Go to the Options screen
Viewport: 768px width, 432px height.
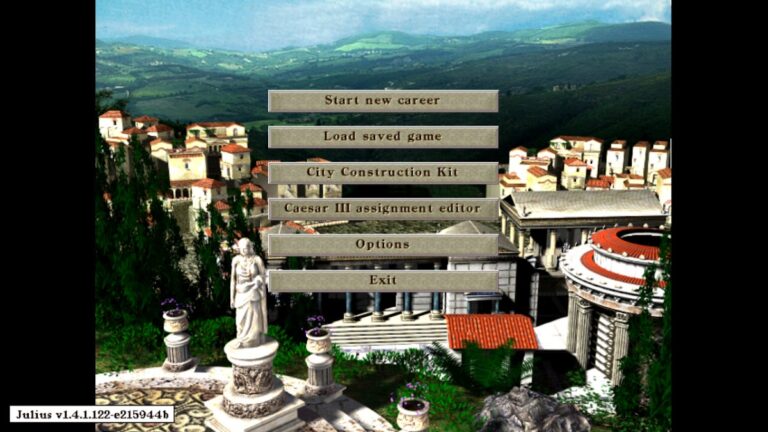383,245
